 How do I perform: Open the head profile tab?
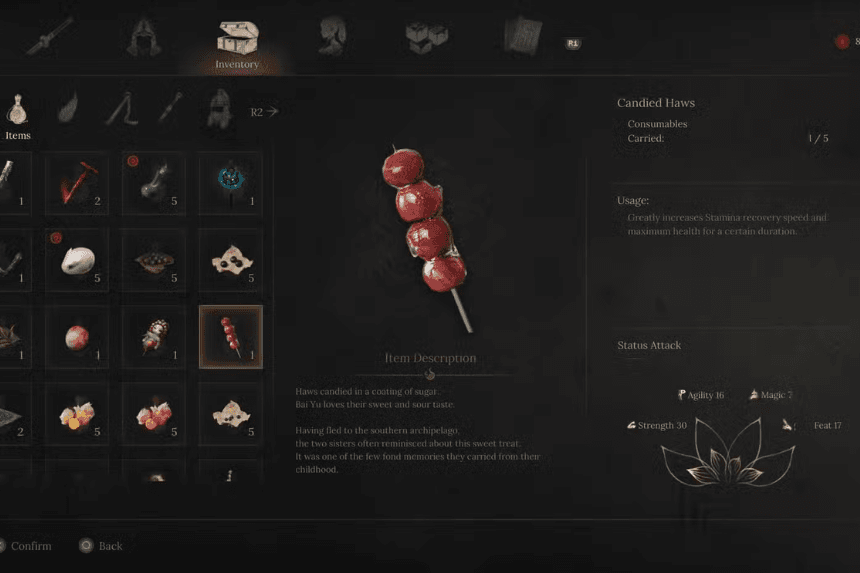point(332,37)
